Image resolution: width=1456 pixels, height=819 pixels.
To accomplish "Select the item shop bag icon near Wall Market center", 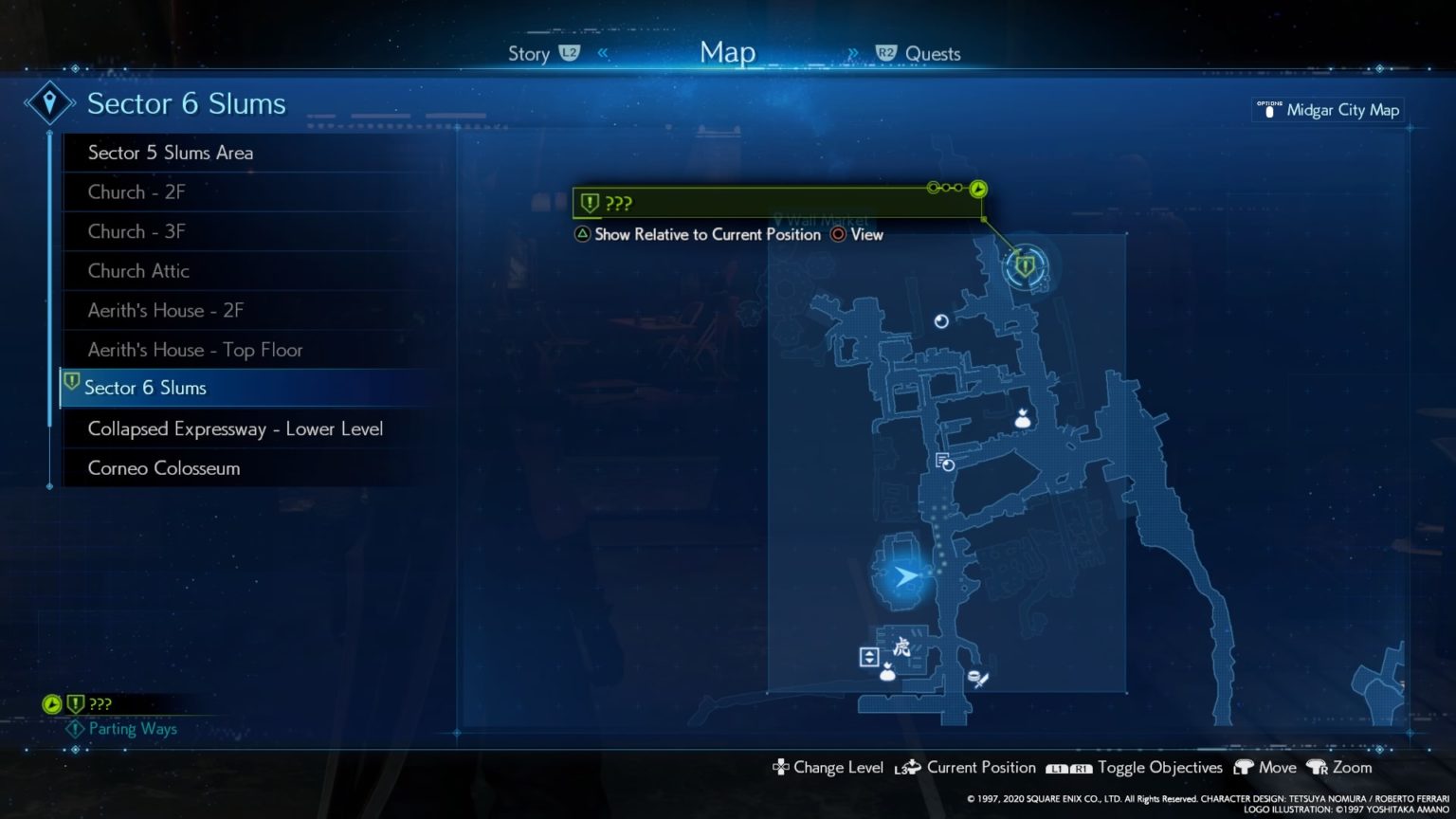I will pyautogui.click(x=1024, y=419).
